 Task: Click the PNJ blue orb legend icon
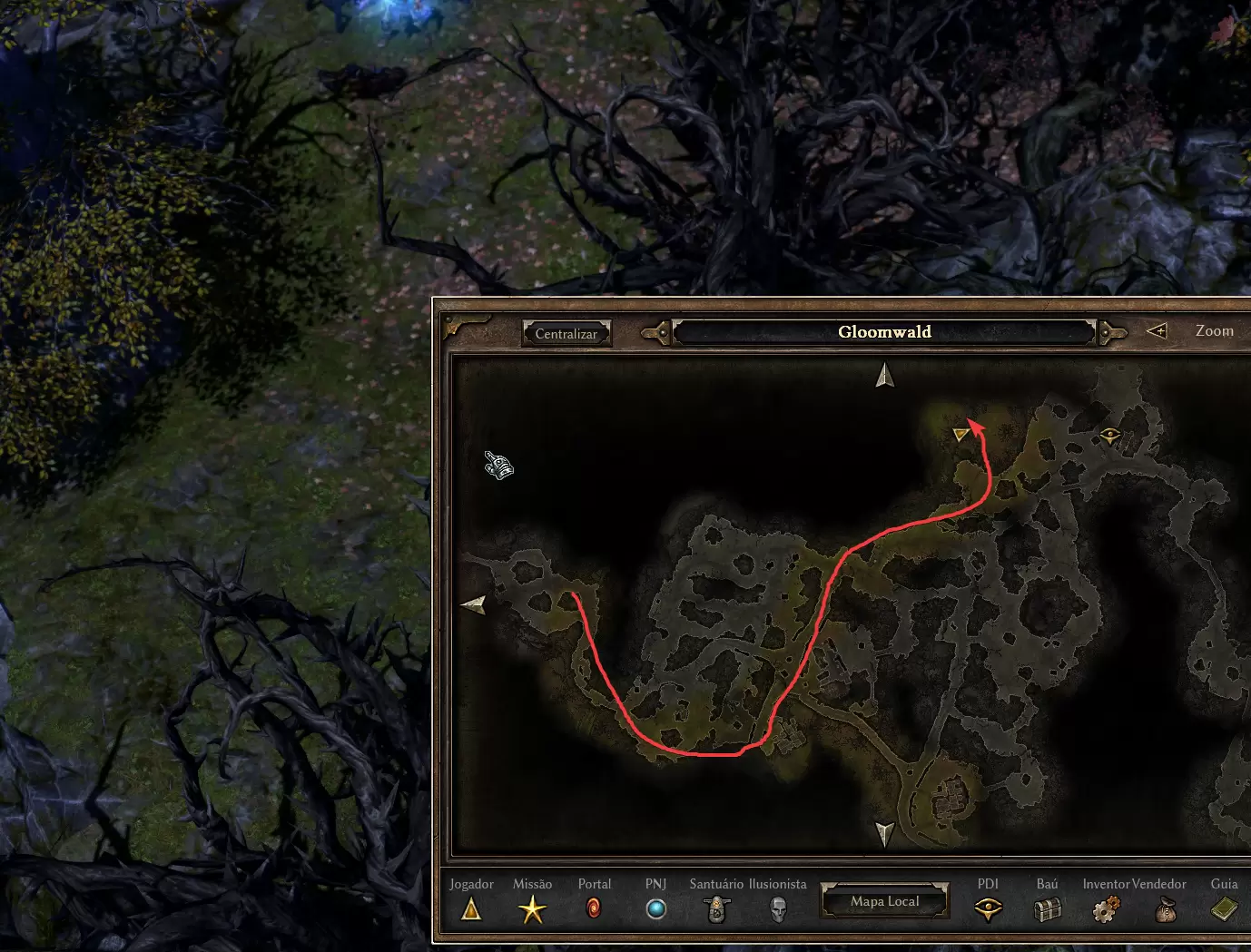tap(655, 908)
